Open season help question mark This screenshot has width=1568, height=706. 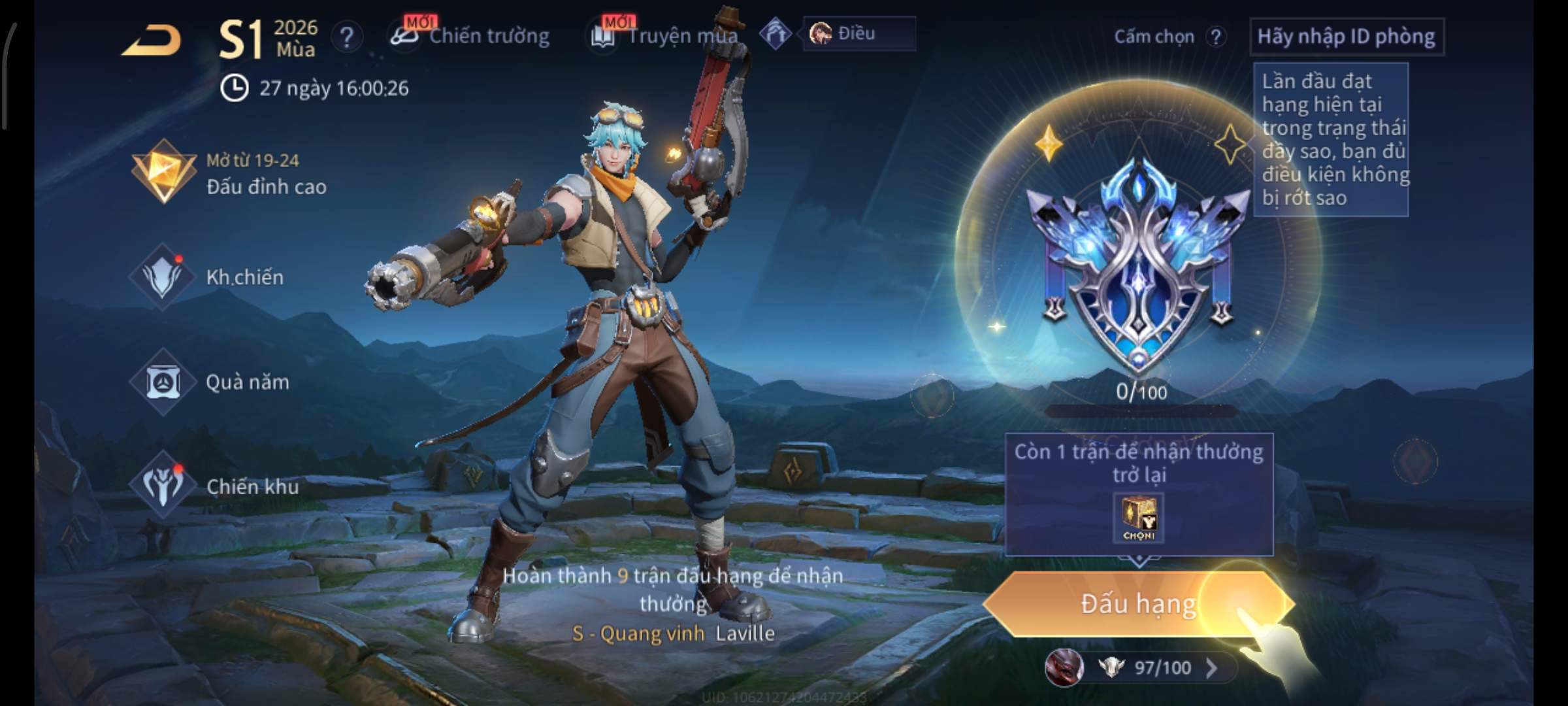(x=346, y=37)
